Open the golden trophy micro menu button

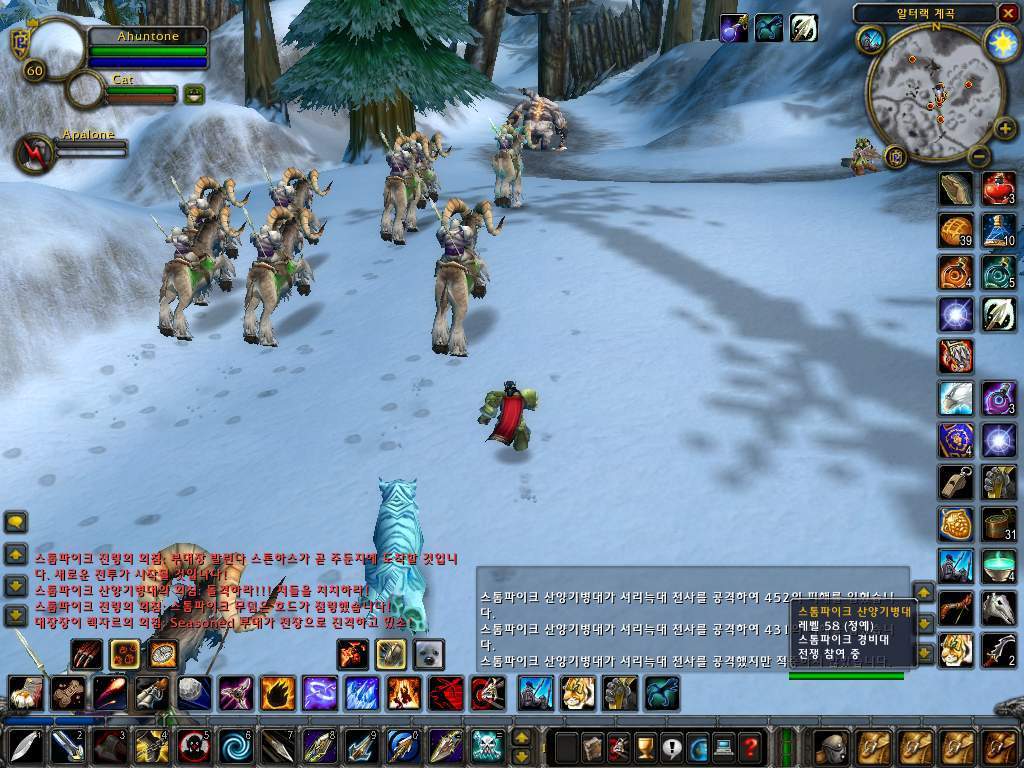(645, 746)
